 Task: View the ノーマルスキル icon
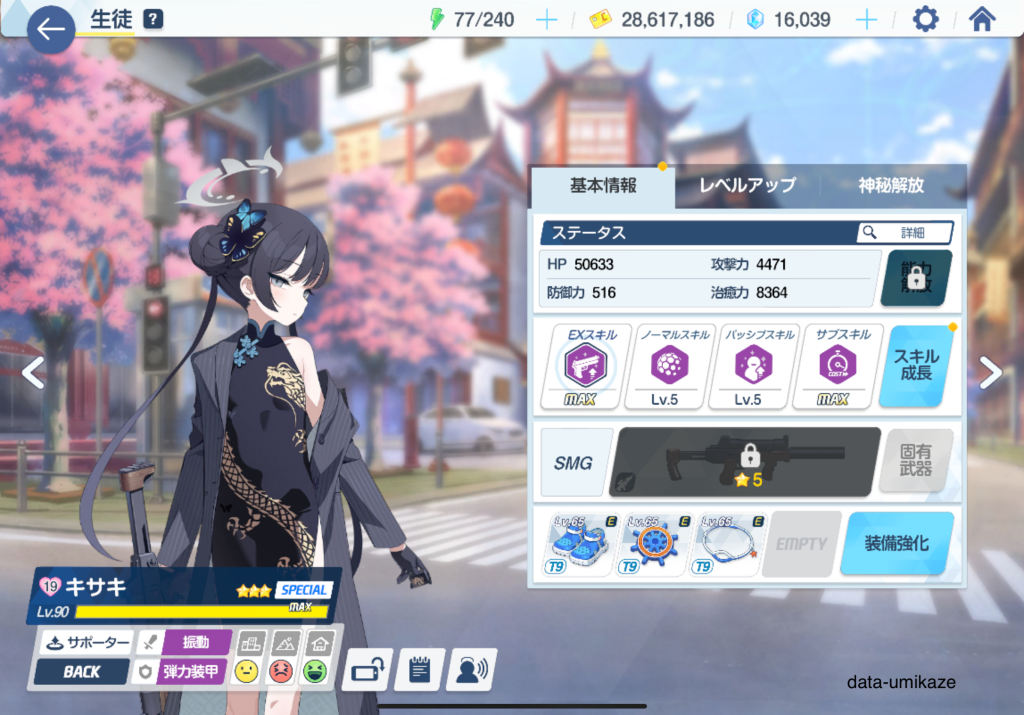point(662,367)
